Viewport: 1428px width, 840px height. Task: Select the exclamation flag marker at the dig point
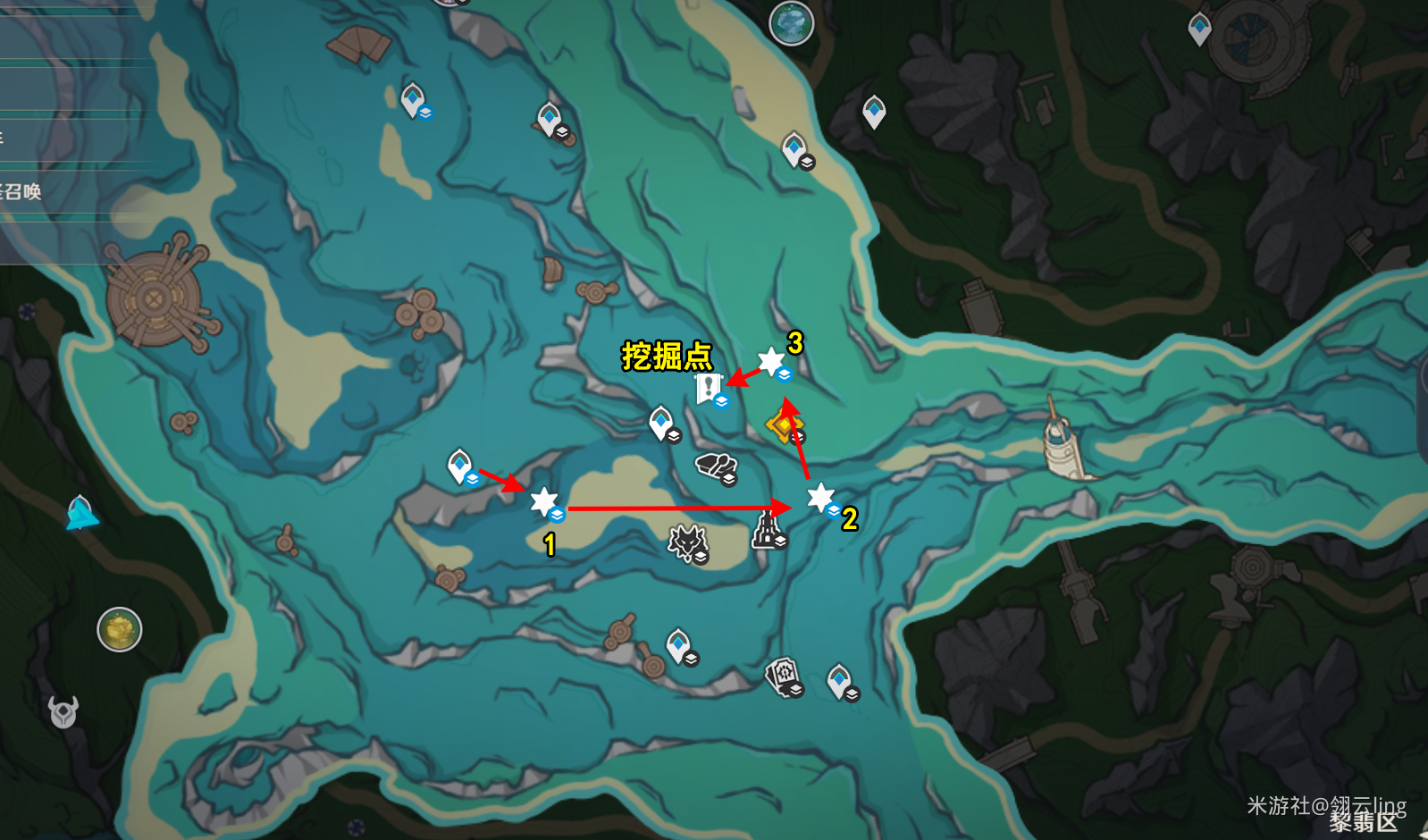(x=709, y=389)
